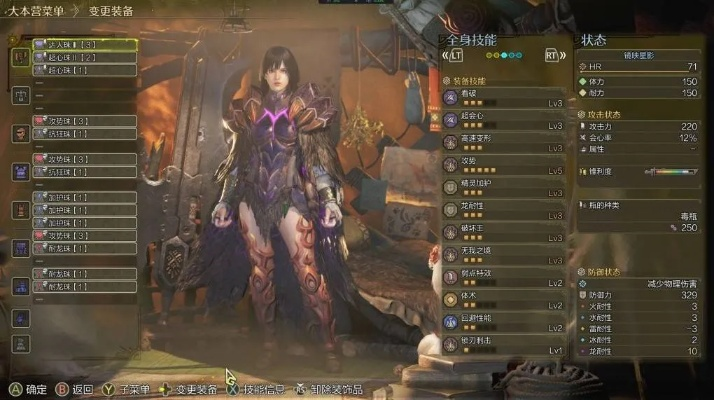714x400 pixels.
Task: Open the 精灵加护 skill row
Action: tap(503, 188)
